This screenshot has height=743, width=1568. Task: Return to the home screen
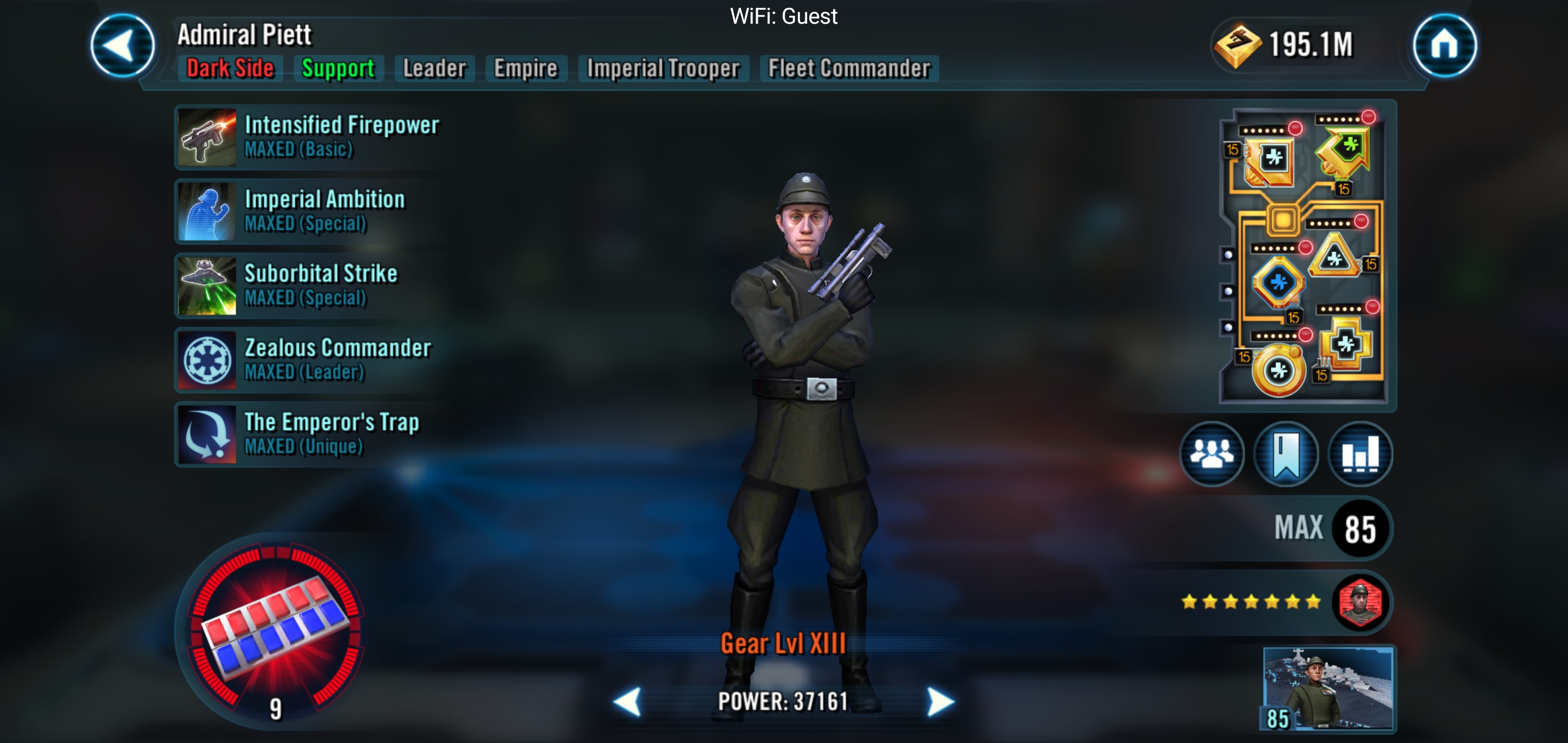tap(1444, 46)
